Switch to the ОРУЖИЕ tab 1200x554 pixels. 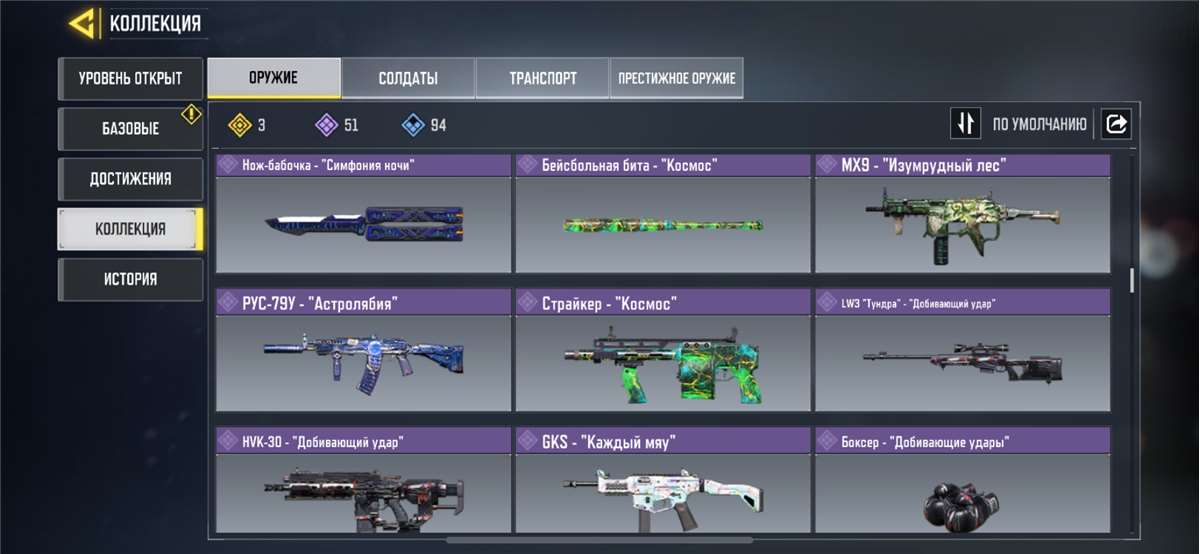273,78
